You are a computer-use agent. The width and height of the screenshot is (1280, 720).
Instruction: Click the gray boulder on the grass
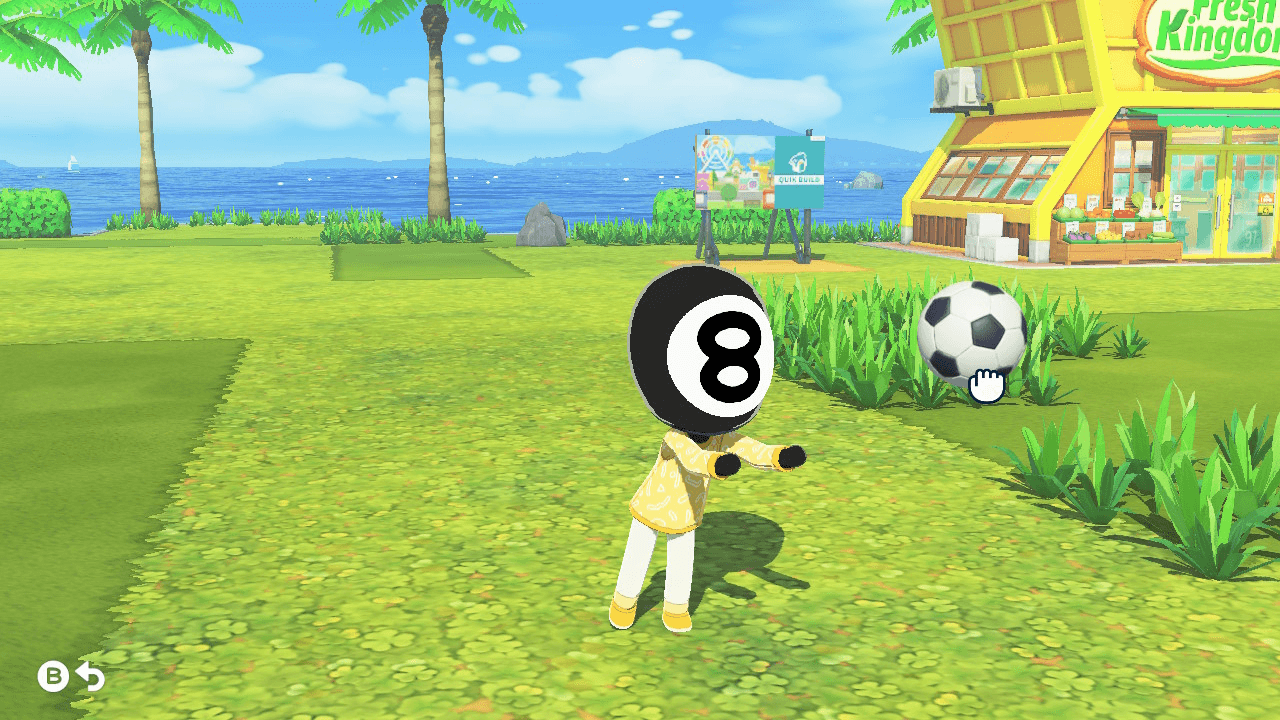[540, 228]
